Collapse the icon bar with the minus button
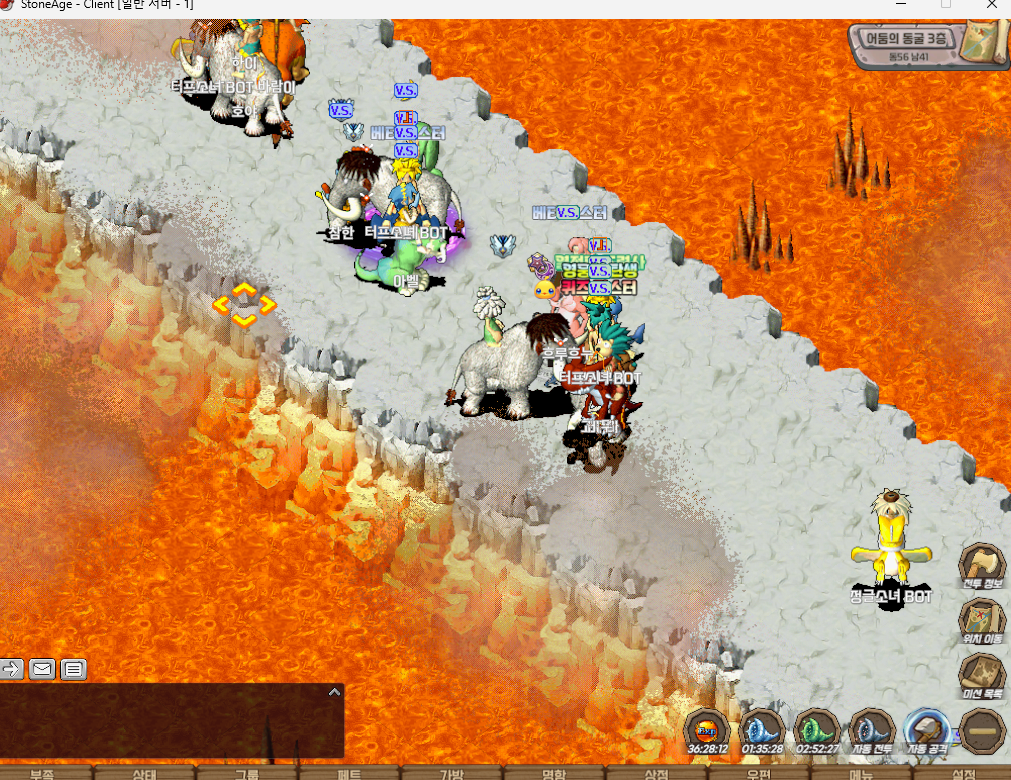Viewport: 1011px width, 780px height. coord(981,731)
